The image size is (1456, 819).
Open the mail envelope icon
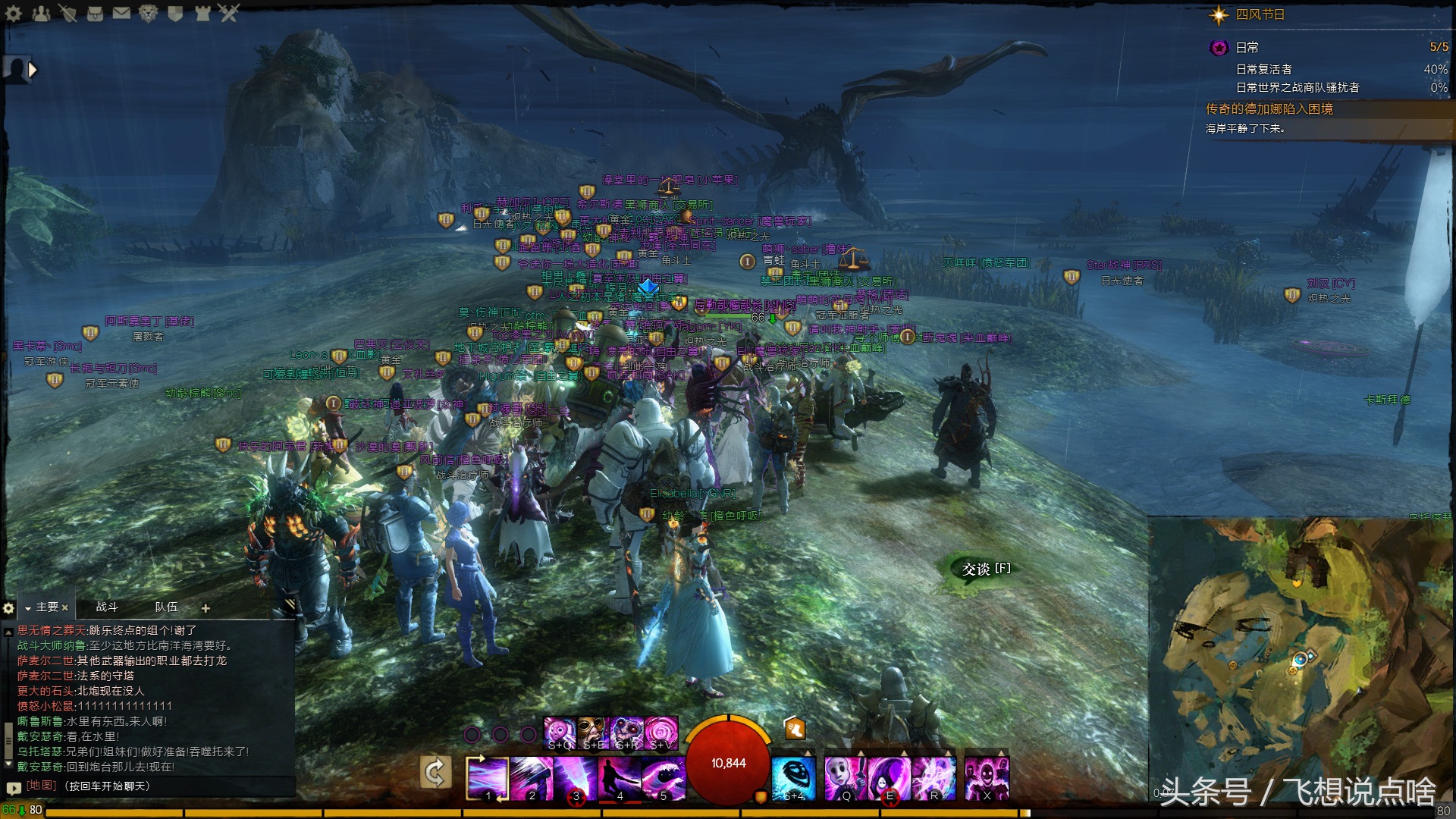coord(121,13)
